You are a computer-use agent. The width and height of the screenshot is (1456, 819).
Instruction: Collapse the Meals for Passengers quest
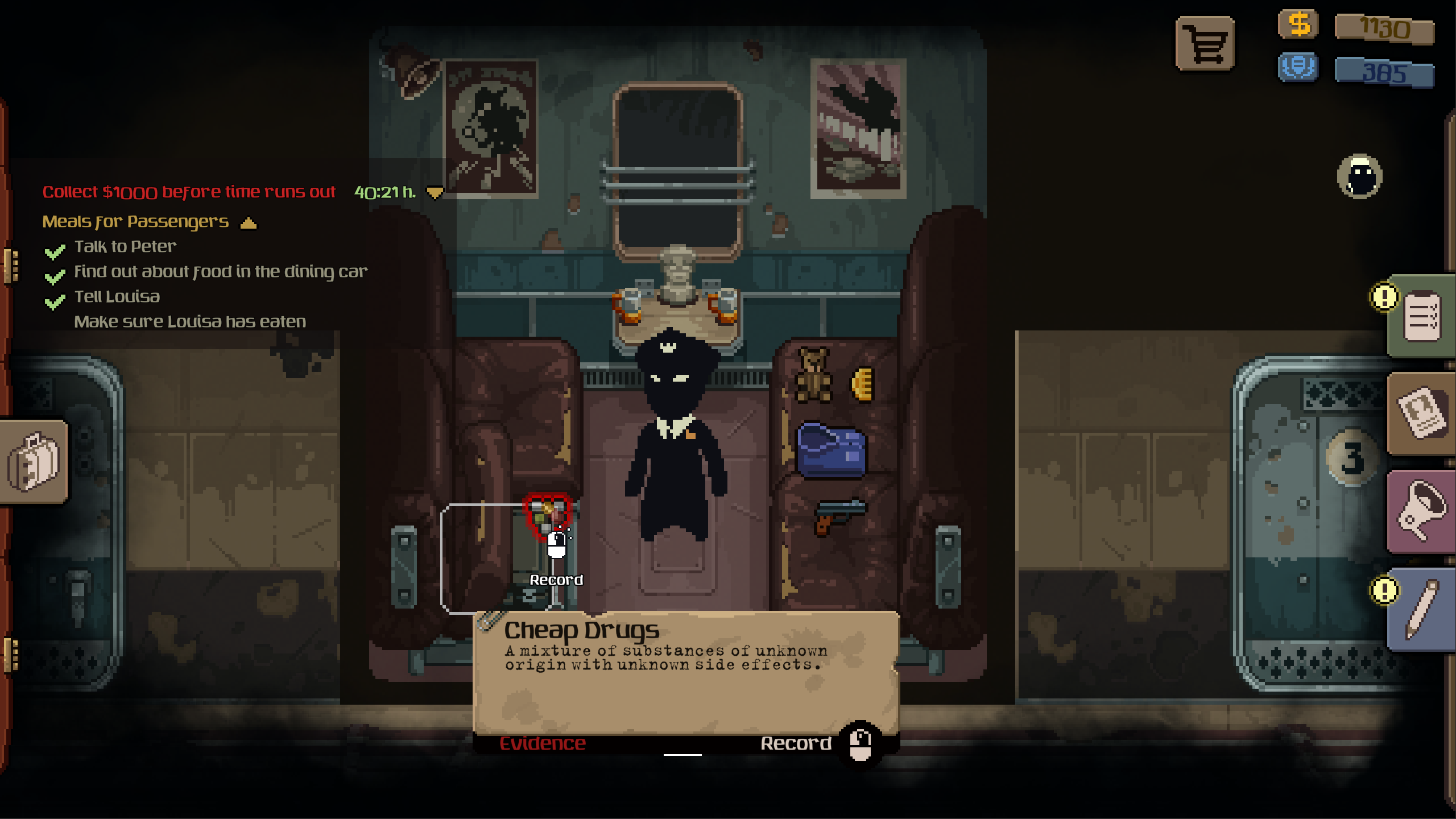(249, 222)
